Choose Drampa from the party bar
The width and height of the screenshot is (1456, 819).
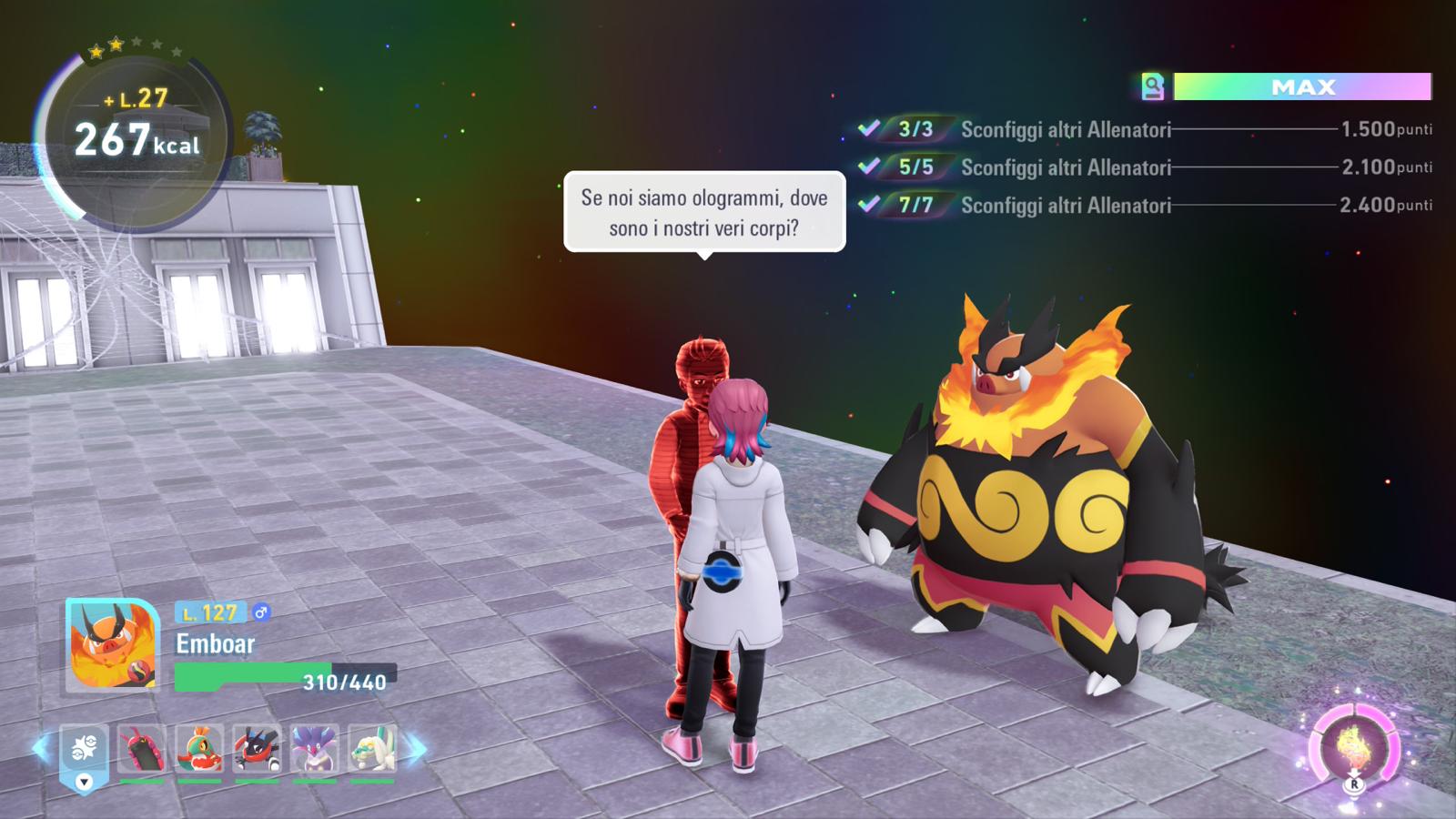[372, 748]
